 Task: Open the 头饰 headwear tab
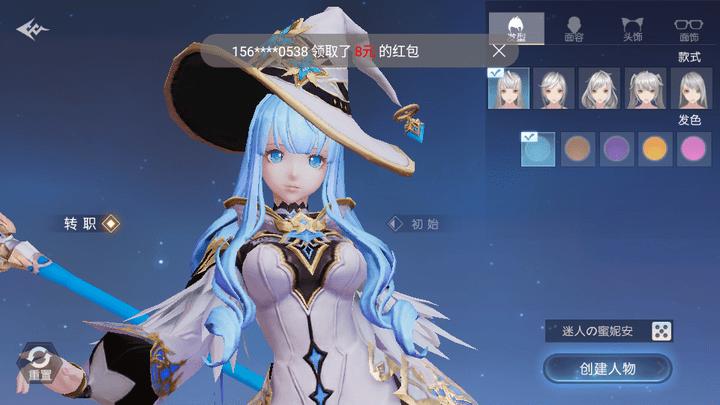pyautogui.click(x=631, y=29)
